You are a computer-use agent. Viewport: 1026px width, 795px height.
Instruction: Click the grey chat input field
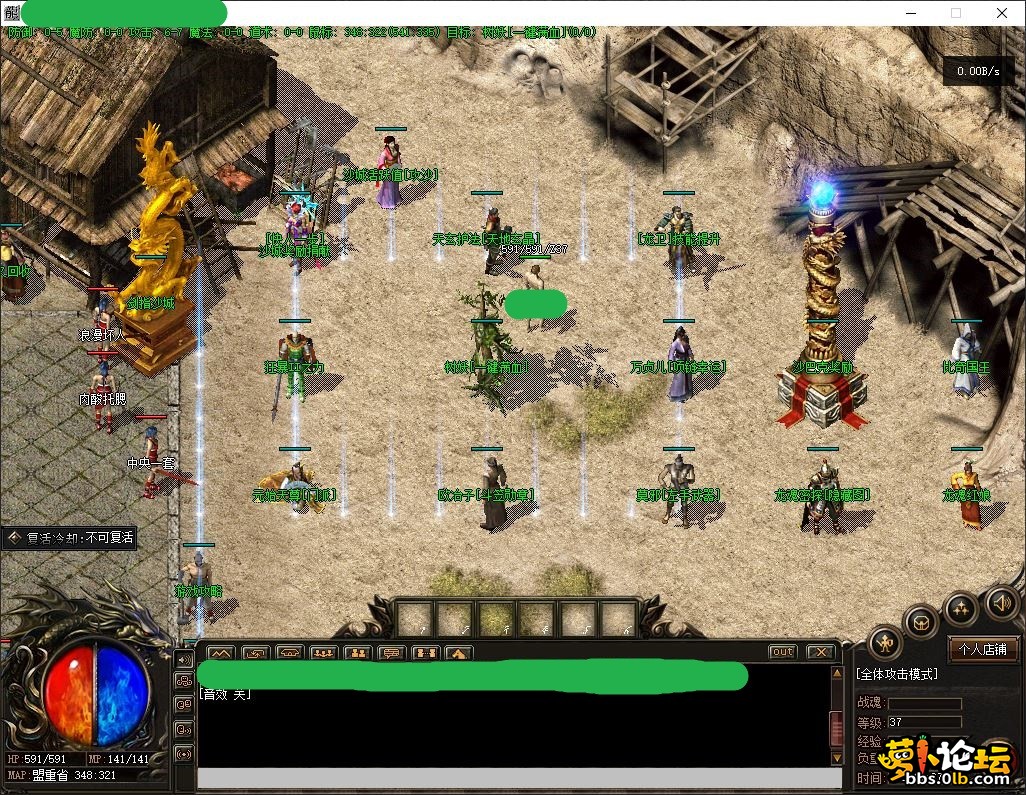[x=518, y=779]
